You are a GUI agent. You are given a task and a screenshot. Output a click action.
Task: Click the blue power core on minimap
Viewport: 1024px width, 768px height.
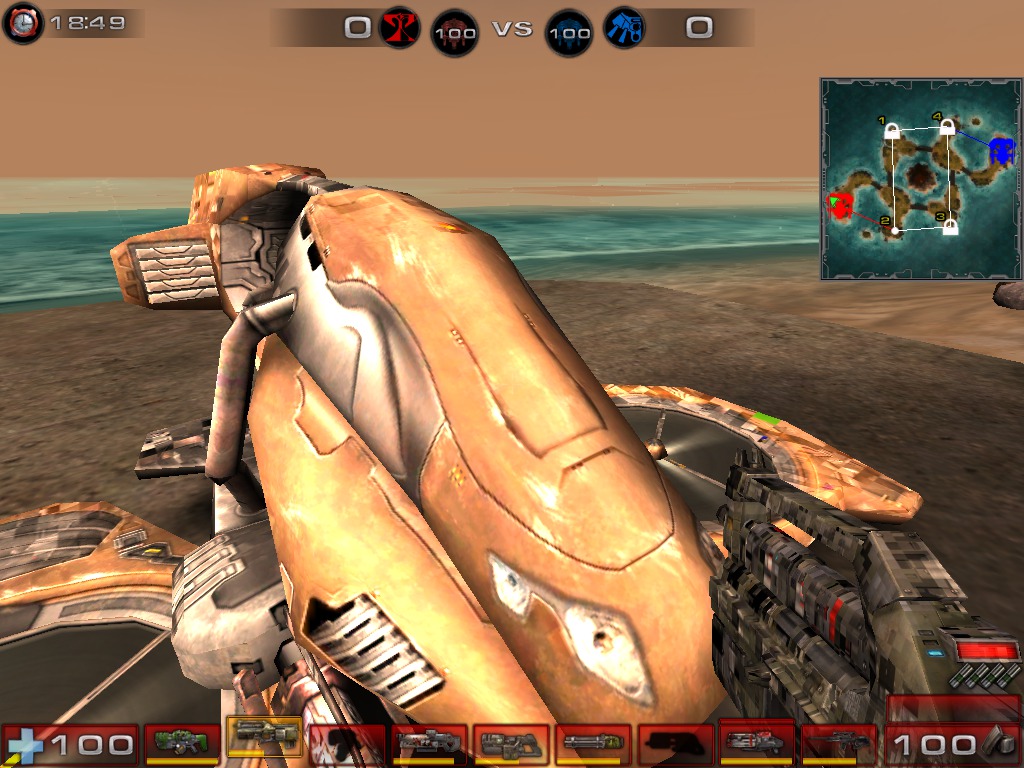click(1001, 152)
